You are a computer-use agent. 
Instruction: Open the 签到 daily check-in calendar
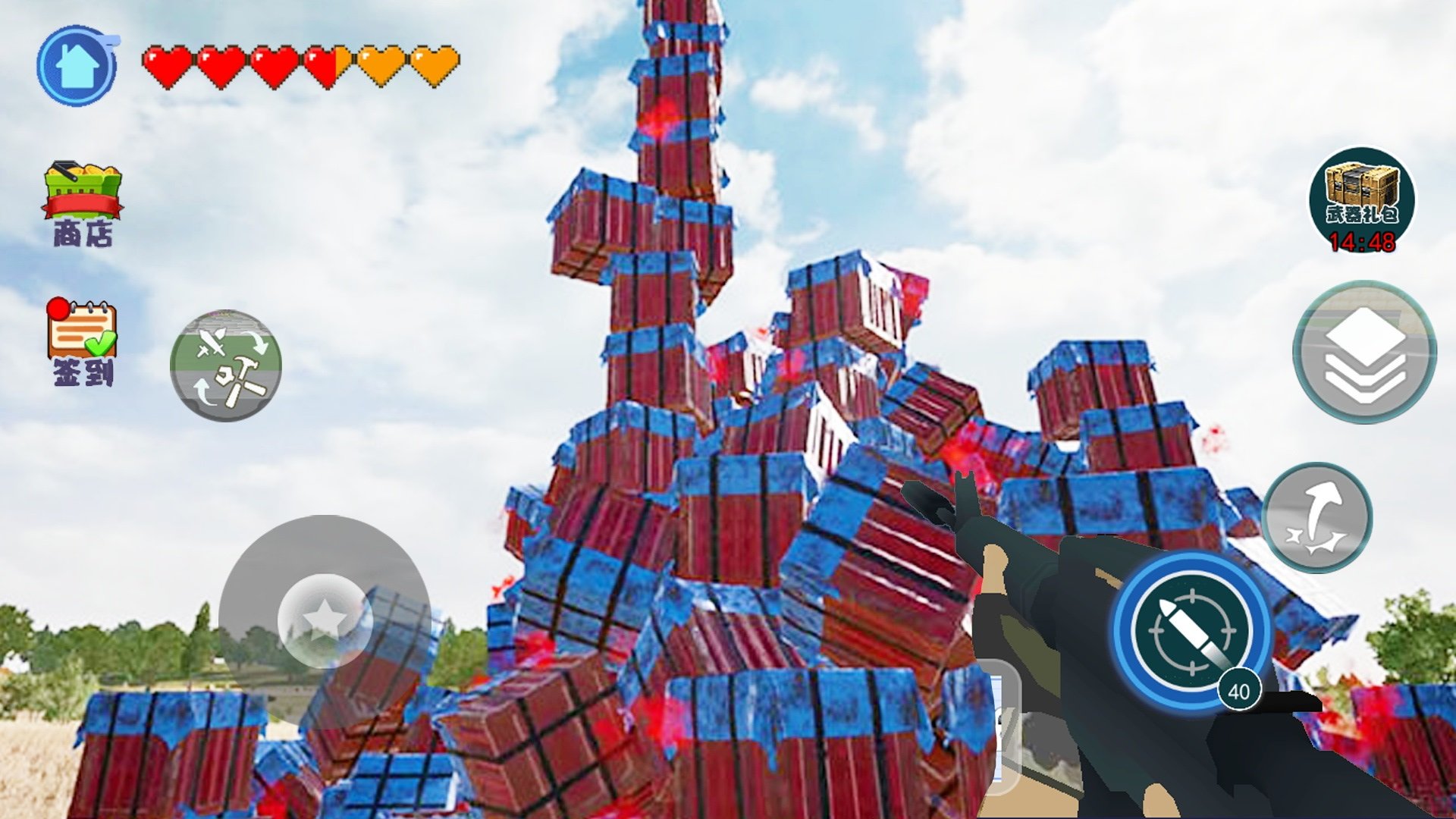[x=82, y=341]
